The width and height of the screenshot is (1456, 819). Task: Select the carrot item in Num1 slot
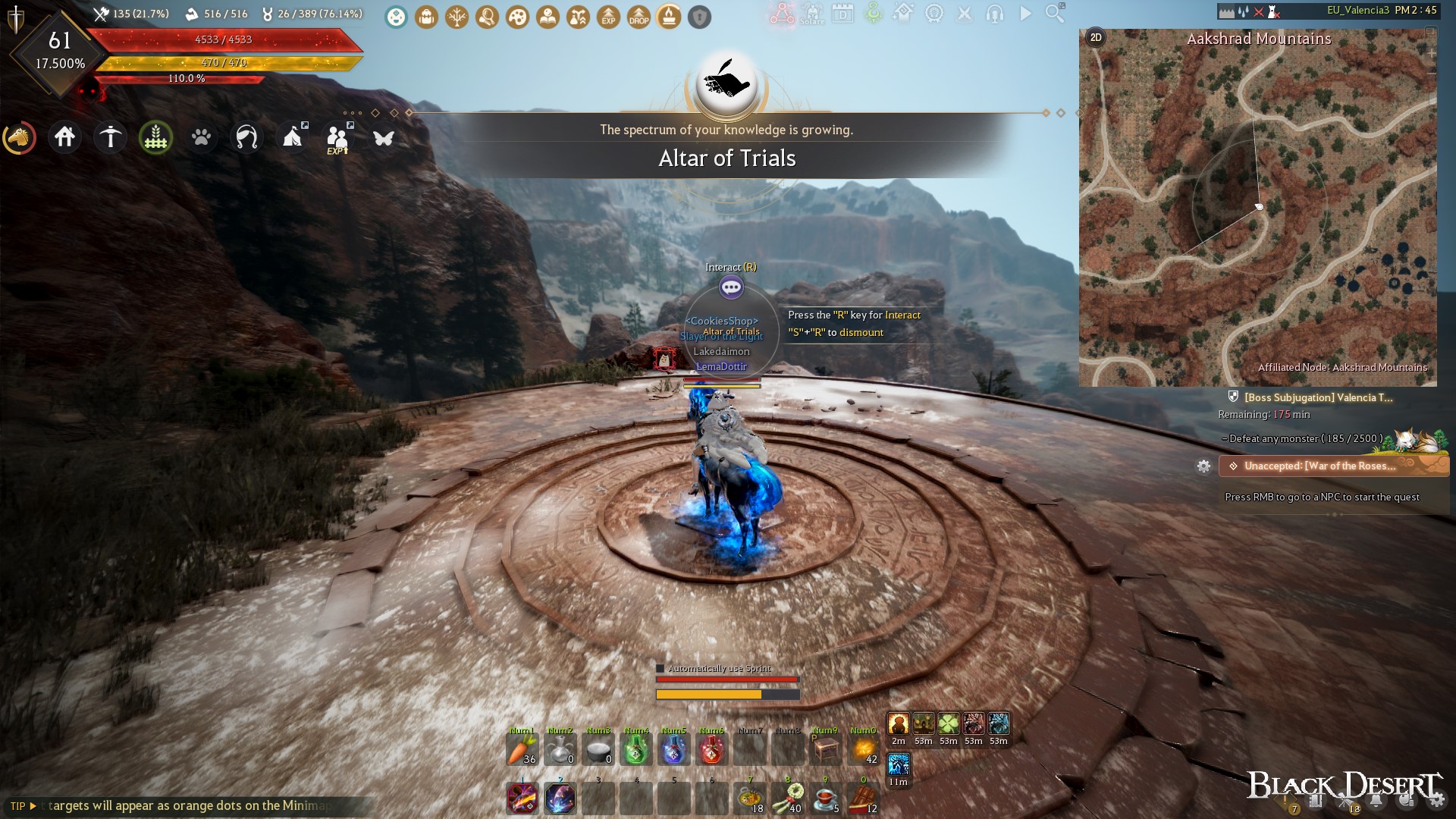tap(522, 749)
